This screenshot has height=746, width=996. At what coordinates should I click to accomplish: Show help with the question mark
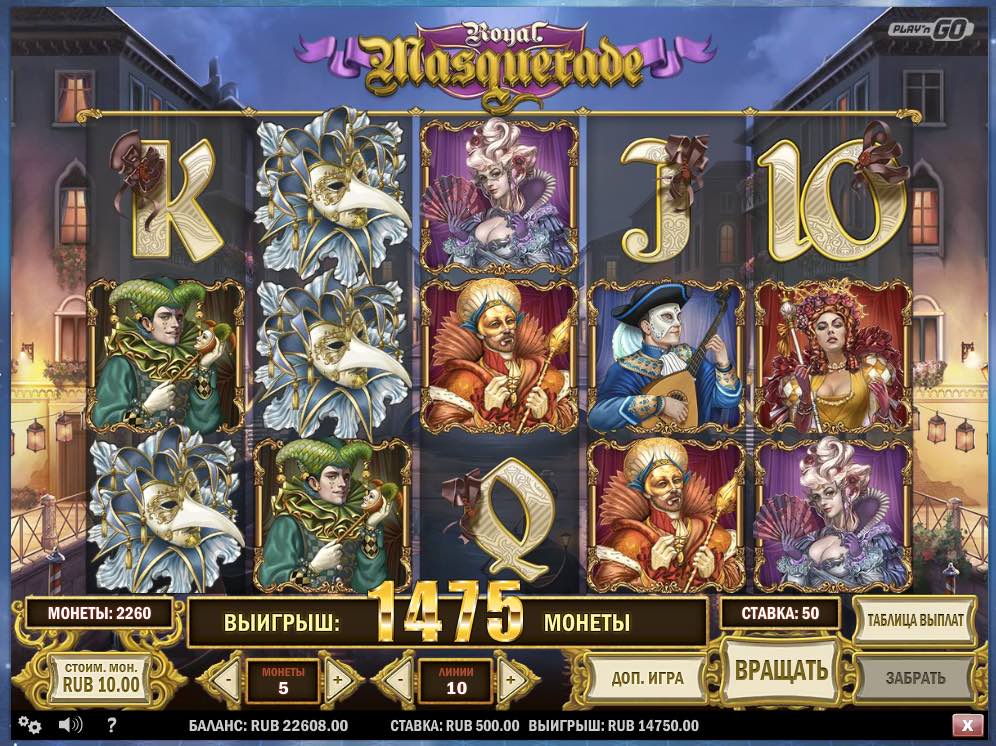[112, 725]
